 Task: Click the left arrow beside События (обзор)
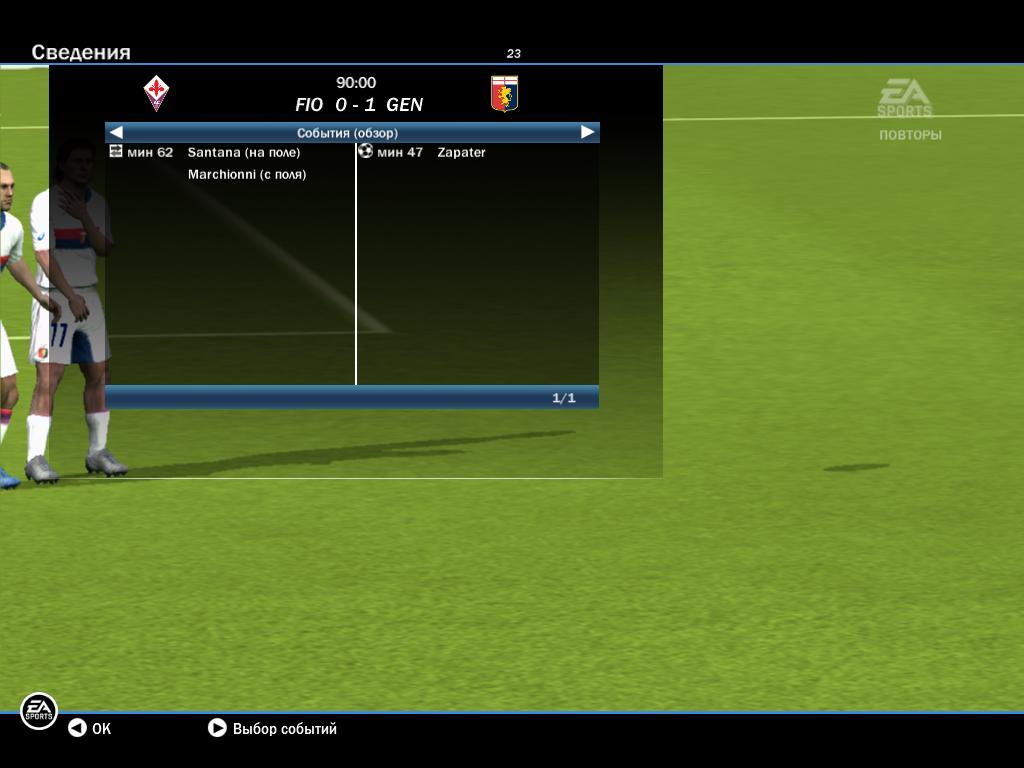[116, 132]
